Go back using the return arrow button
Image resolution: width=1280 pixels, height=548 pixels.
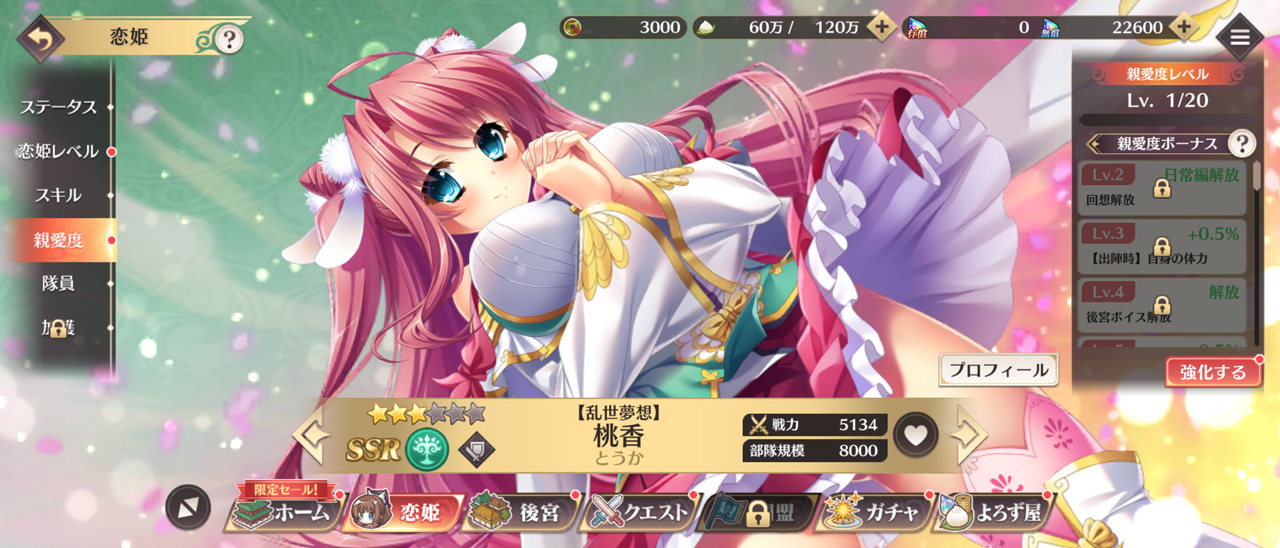point(41,39)
